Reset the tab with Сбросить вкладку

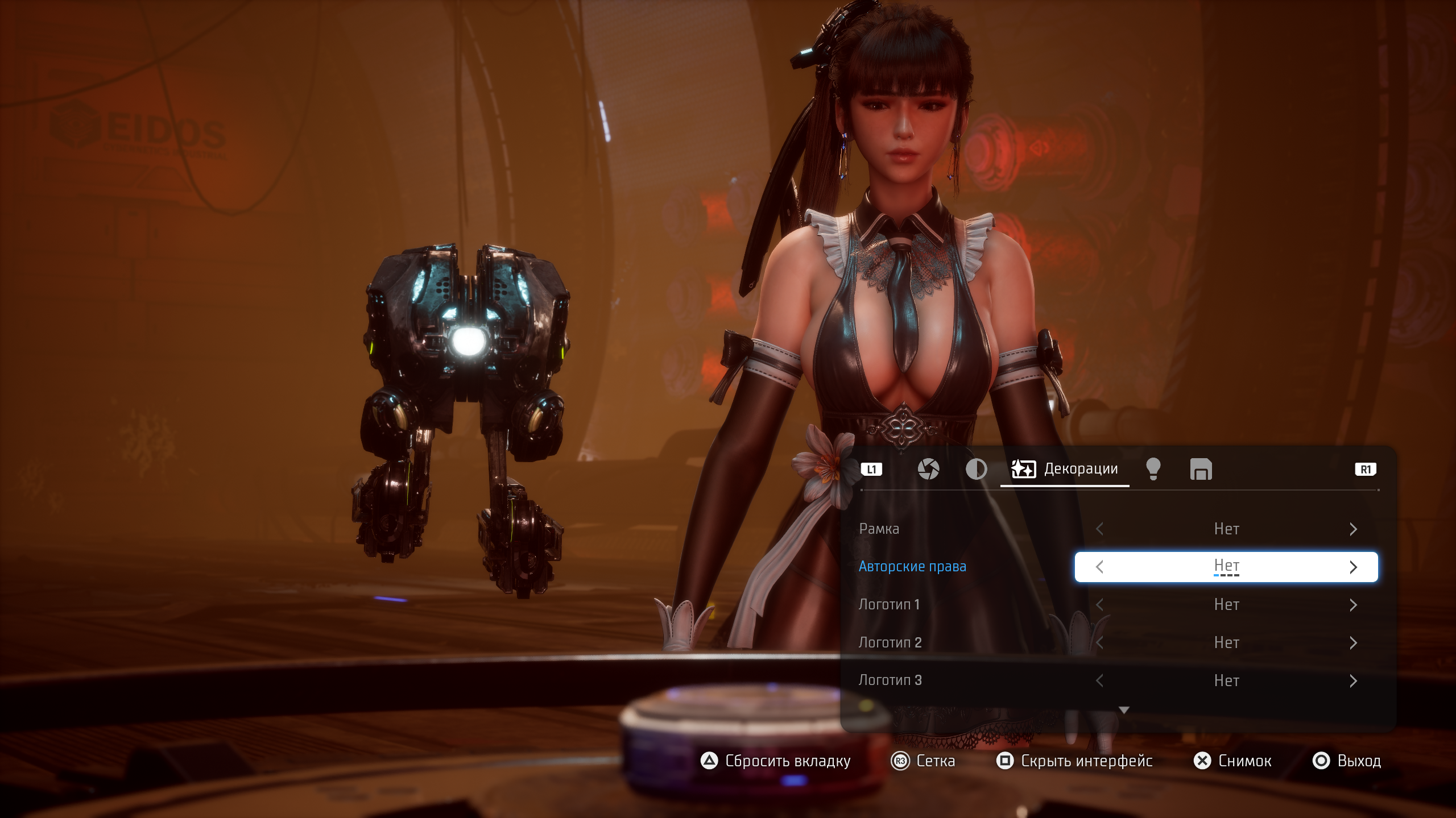776,761
